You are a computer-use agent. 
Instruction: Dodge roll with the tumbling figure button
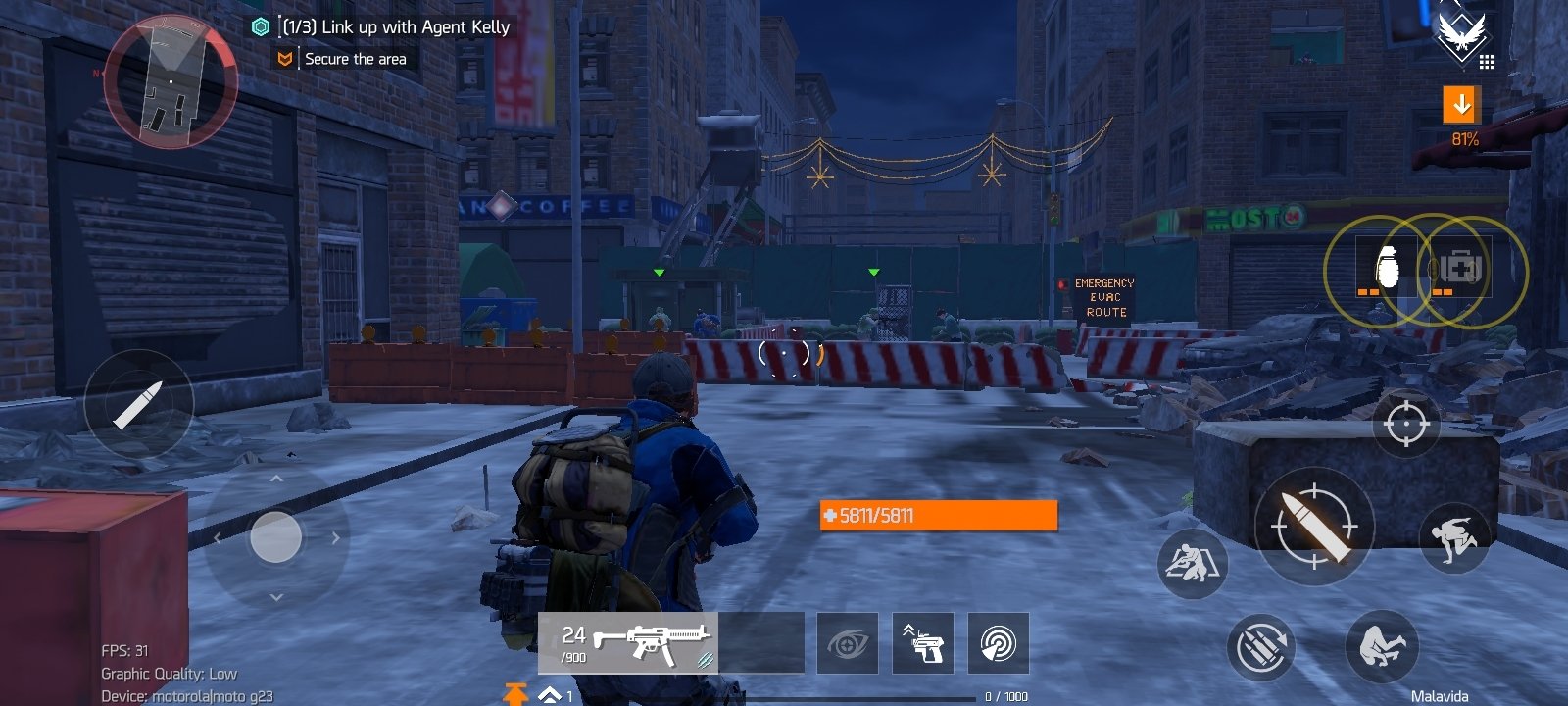[x=1382, y=646]
